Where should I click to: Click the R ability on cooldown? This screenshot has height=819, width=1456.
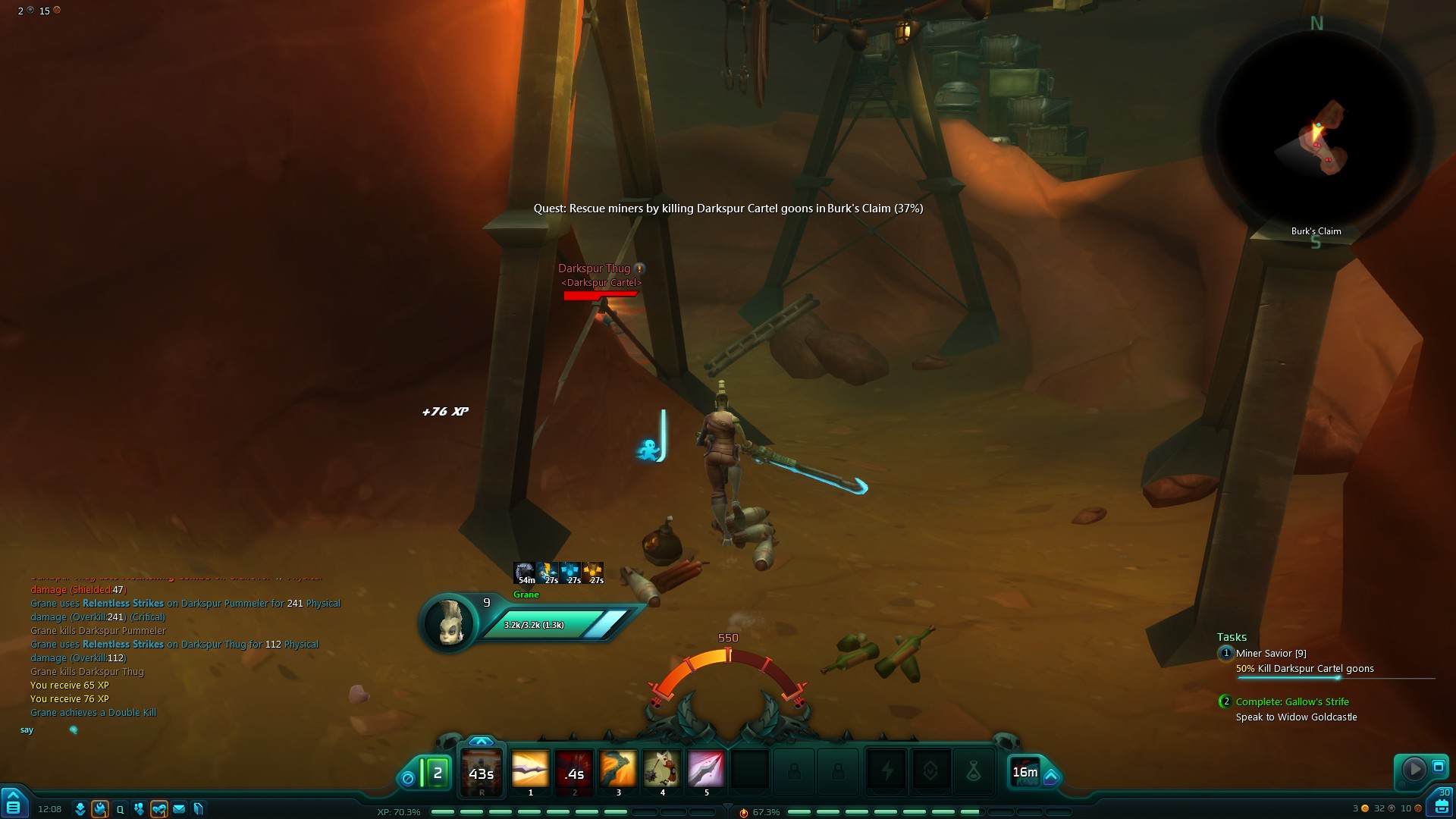pyautogui.click(x=482, y=773)
